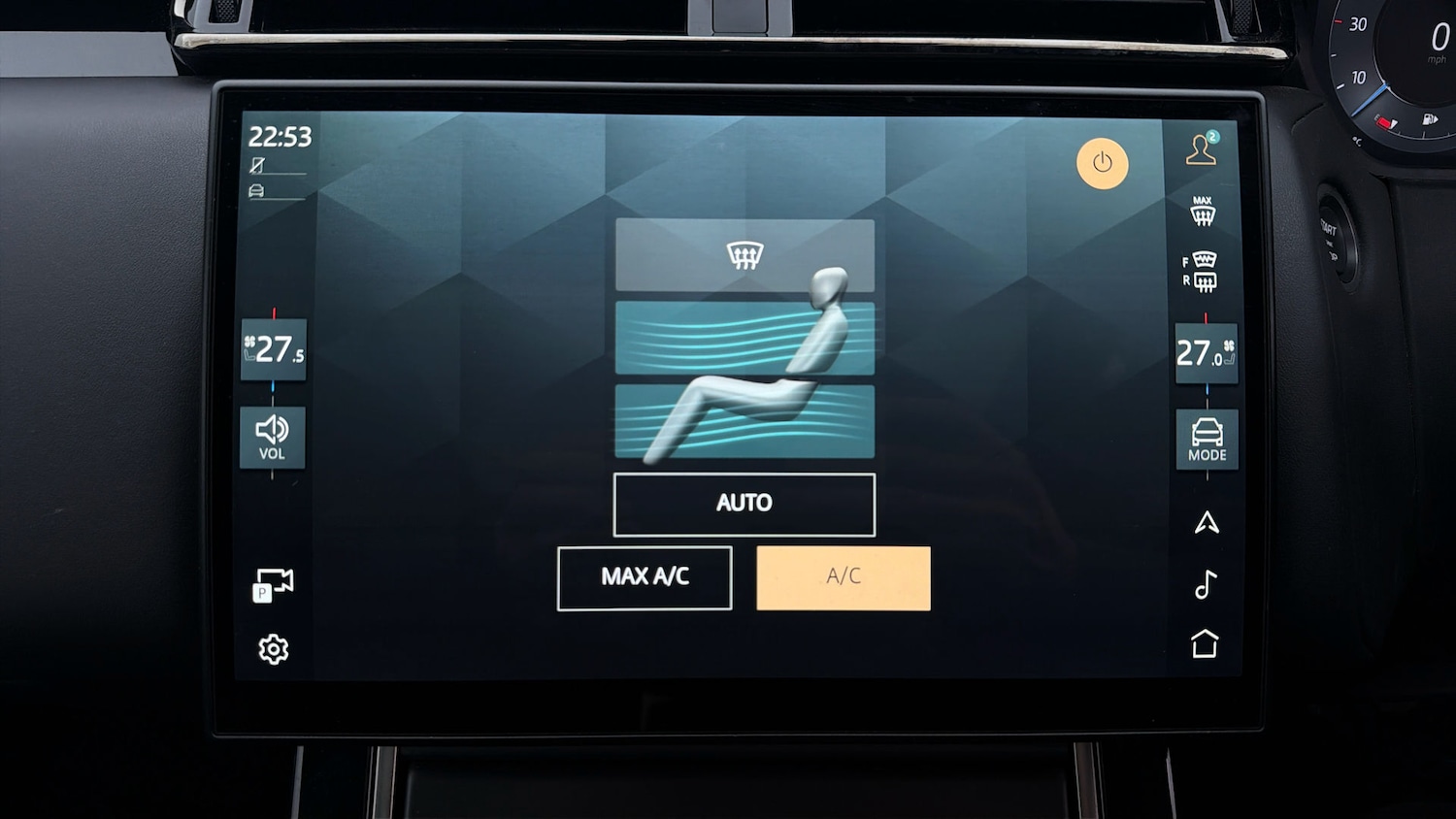Open media via the music note
The image size is (1456, 819).
coord(1206,584)
